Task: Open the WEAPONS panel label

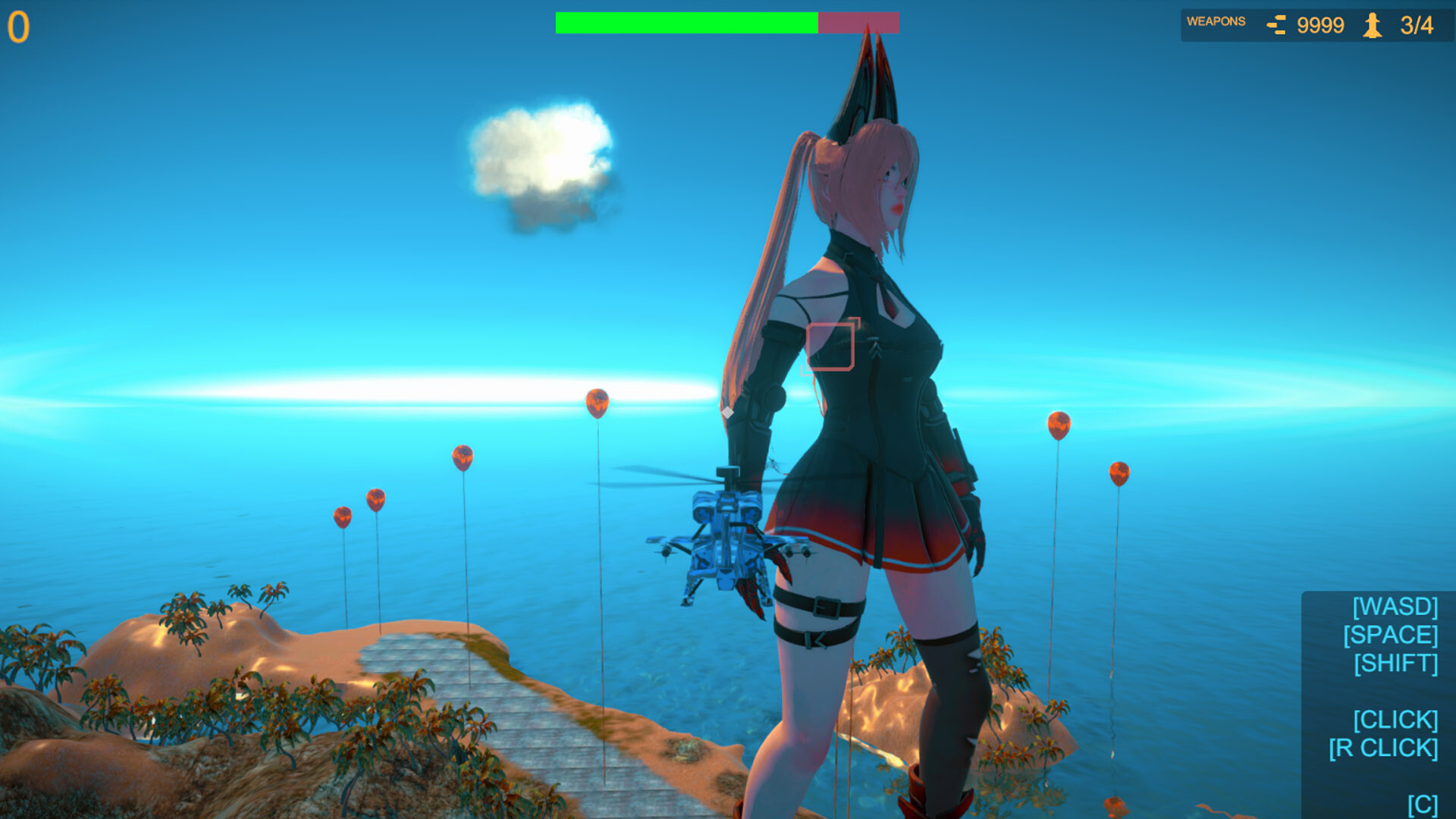Action: pyautogui.click(x=1216, y=22)
